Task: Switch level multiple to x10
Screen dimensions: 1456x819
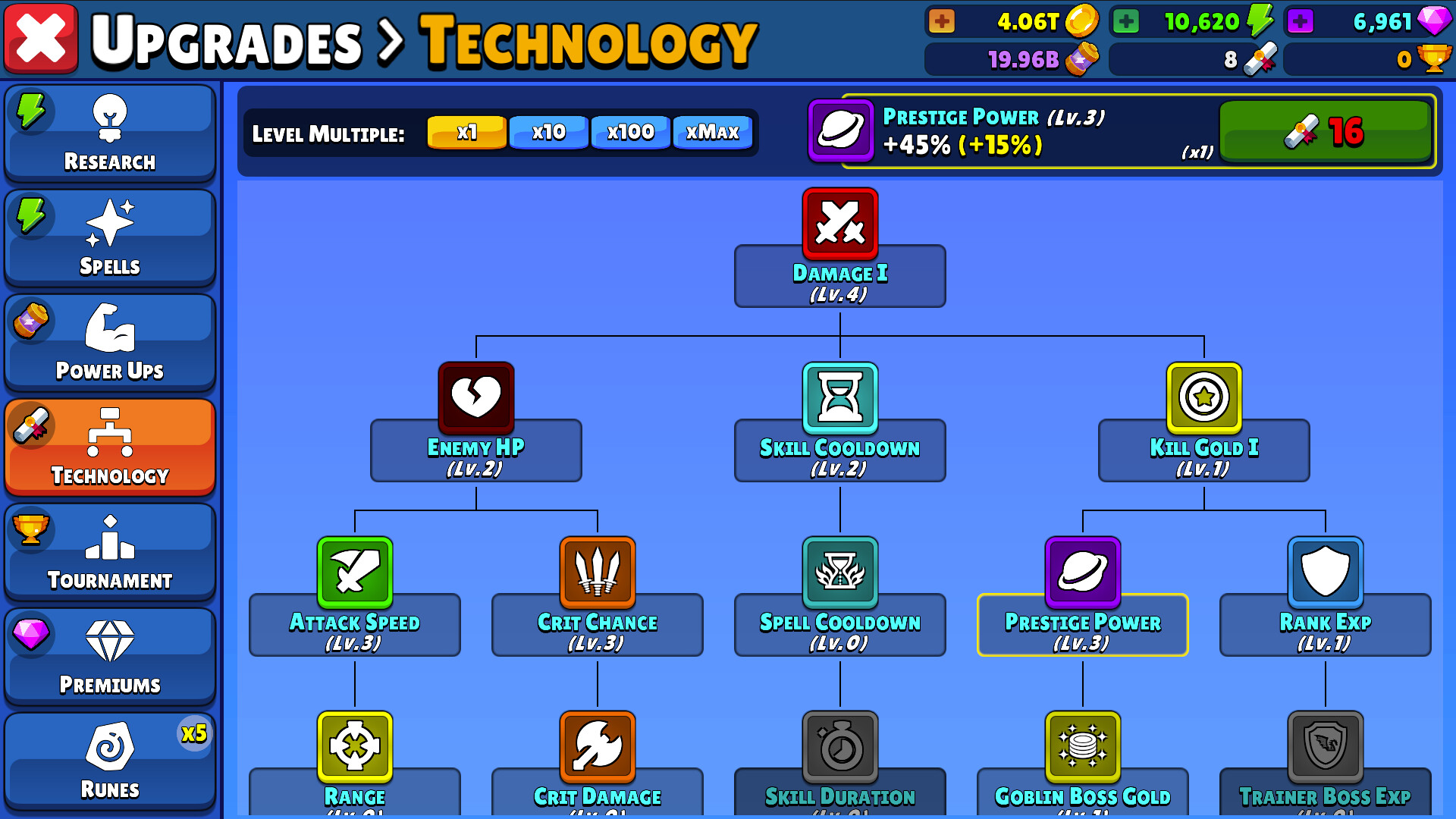Action: pyautogui.click(x=548, y=132)
